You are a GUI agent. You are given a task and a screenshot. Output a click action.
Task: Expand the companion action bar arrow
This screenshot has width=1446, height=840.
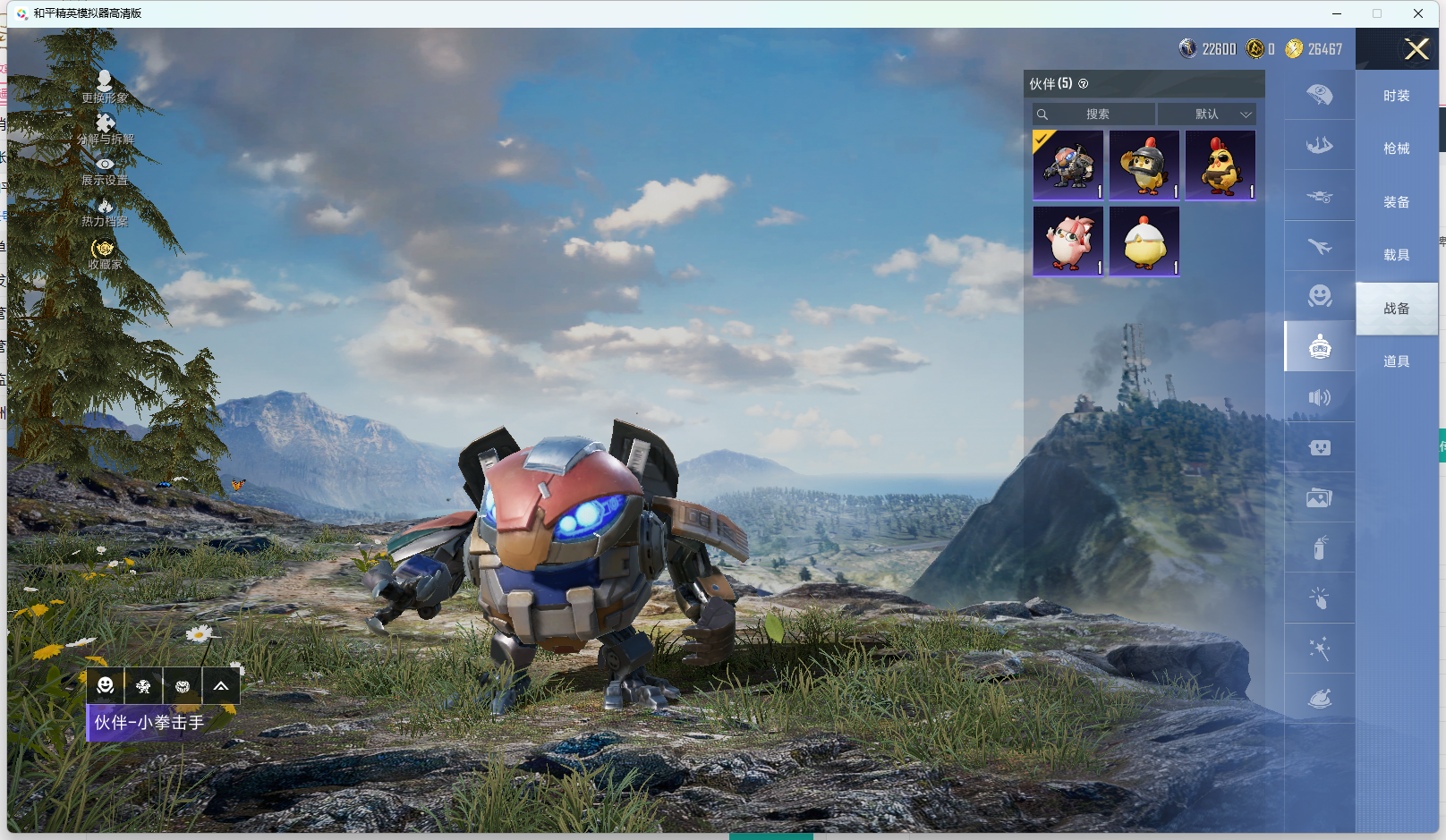click(220, 686)
